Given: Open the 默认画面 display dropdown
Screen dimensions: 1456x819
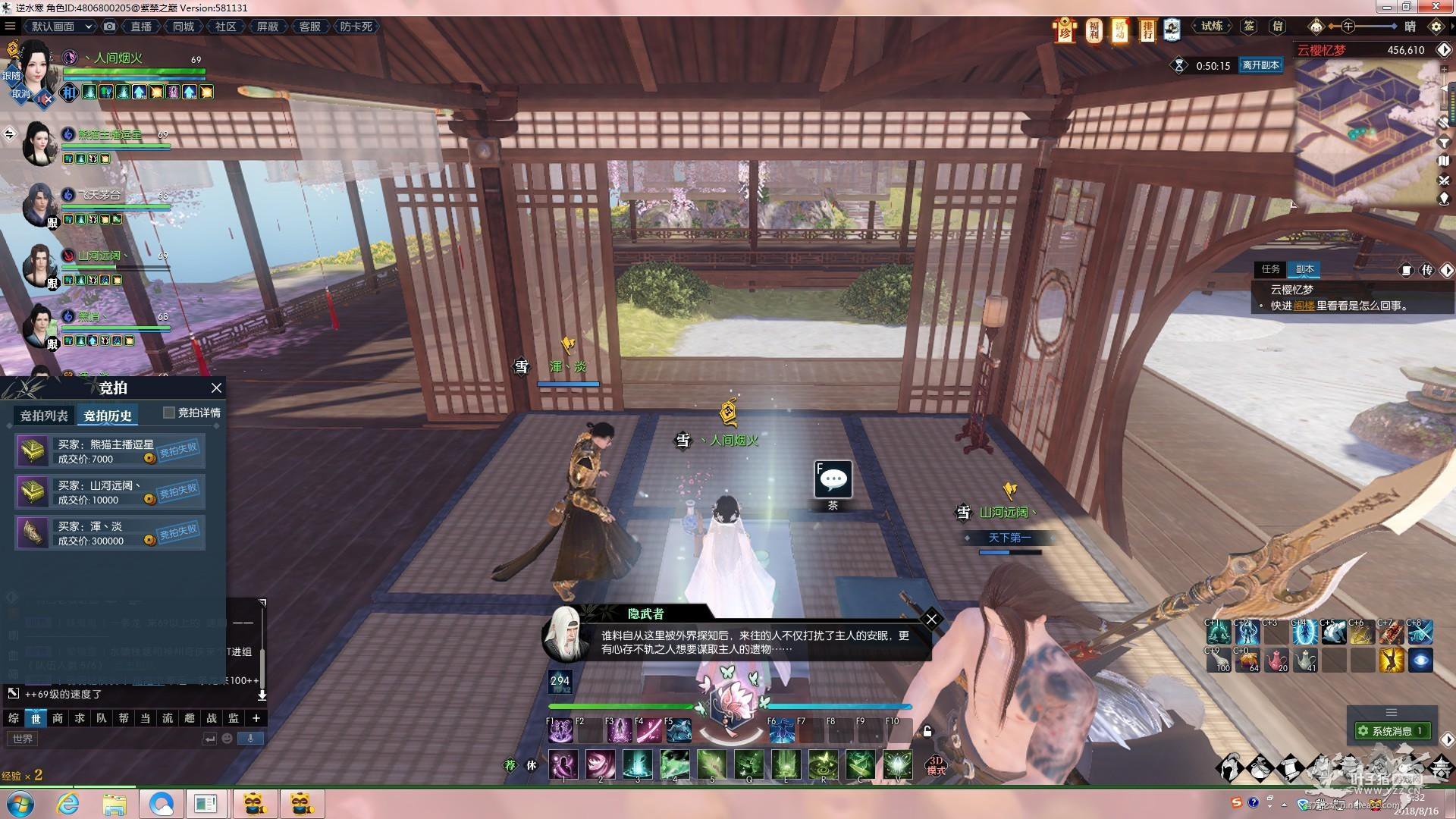Looking at the screenshot, I should click(61, 27).
